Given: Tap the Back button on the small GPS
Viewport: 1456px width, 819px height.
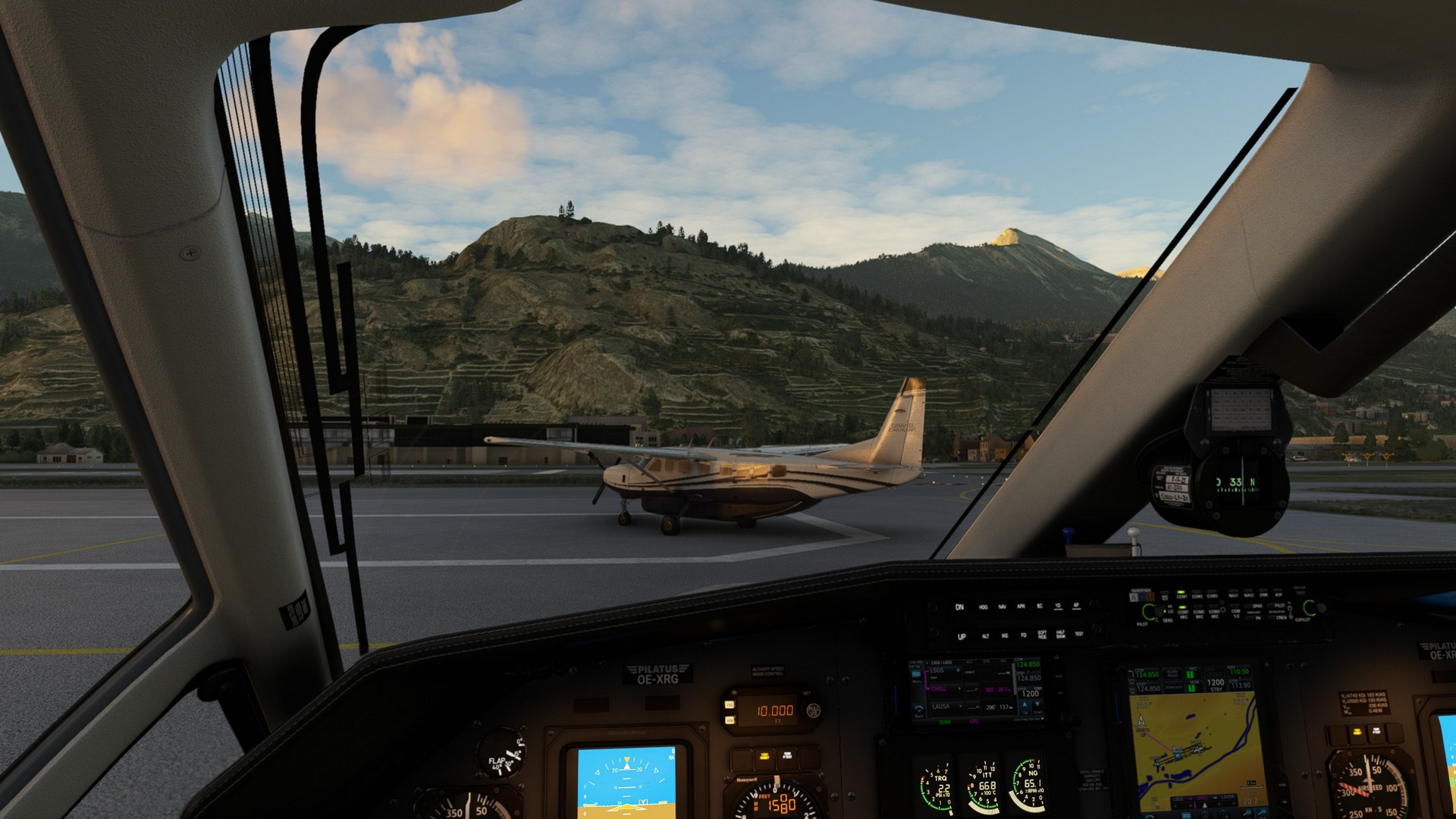Looking at the screenshot, I should pyautogui.click(x=918, y=714).
